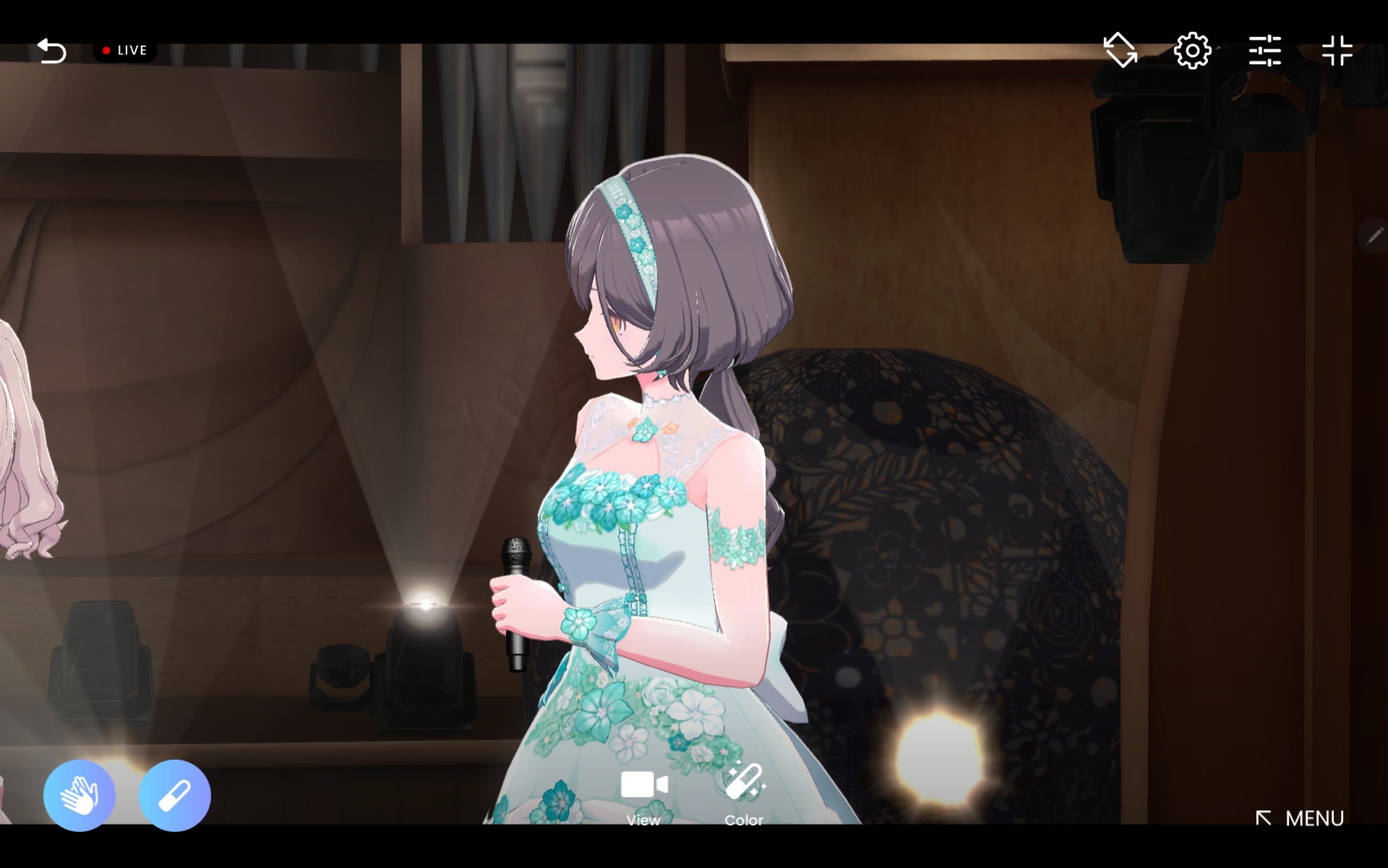The width and height of the screenshot is (1388, 868).
Task: Activate the glow stick button
Action: coord(174,795)
